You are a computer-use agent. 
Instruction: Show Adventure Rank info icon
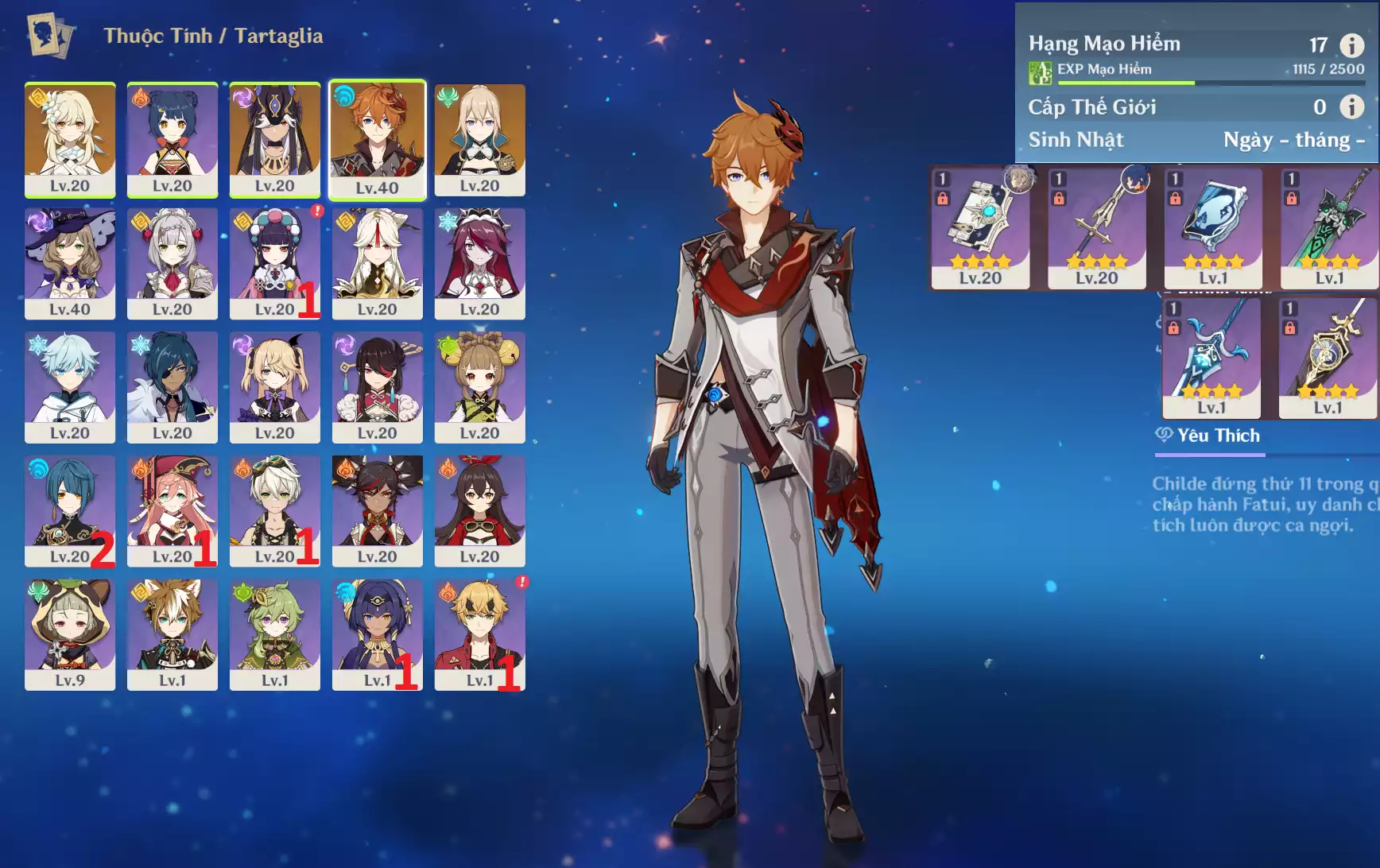pyautogui.click(x=1351, y=45)
